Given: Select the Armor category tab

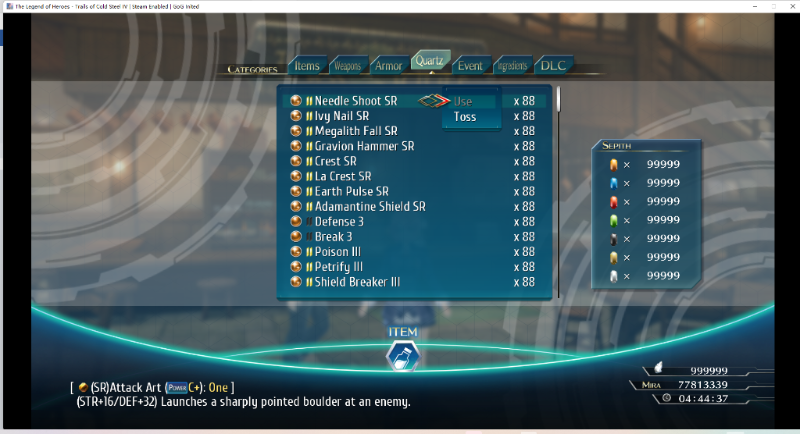Looking at the screenshot, I should (x=388, y=66).
